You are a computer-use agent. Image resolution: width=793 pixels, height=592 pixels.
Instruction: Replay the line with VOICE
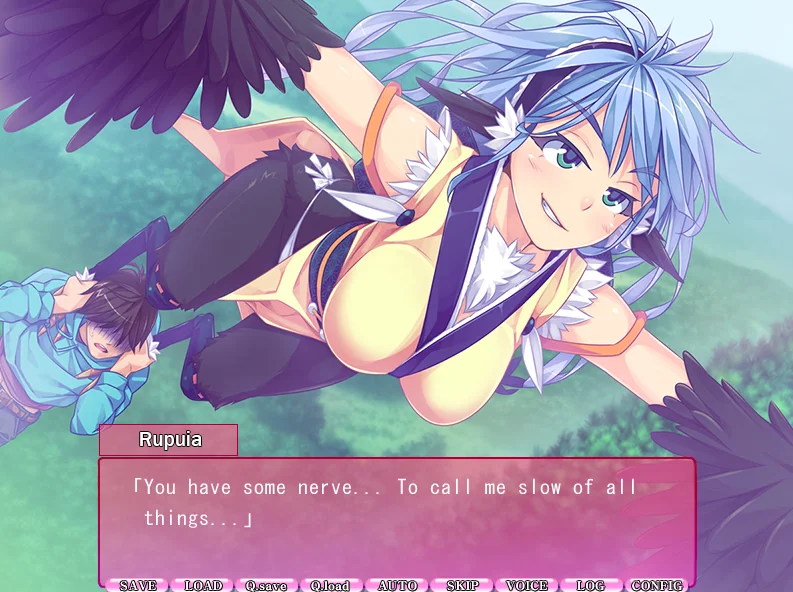[x=527, y=585]
